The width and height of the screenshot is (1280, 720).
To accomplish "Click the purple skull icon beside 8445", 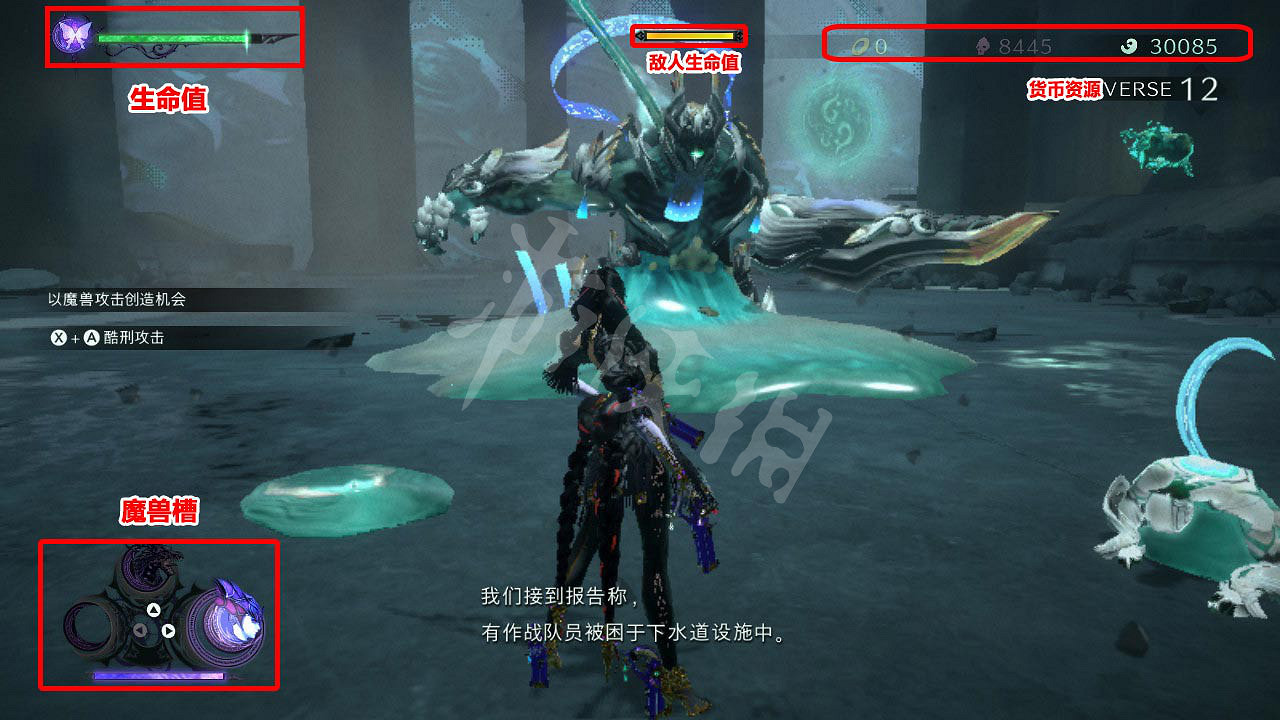I will pyautogui.click(x=983, y=44).
